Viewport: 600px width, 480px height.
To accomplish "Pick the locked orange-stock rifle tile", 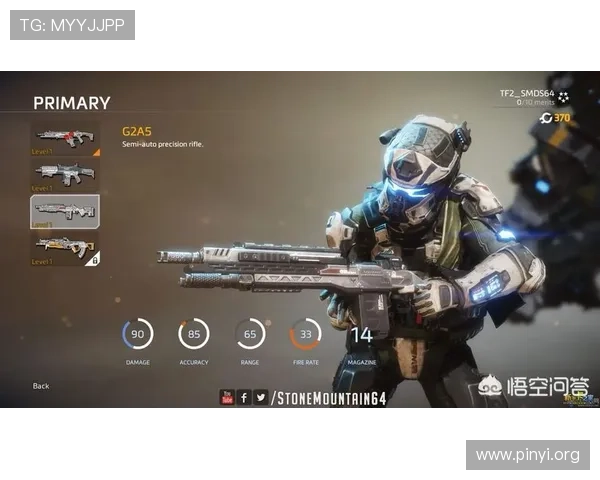I will coord(65,248).
